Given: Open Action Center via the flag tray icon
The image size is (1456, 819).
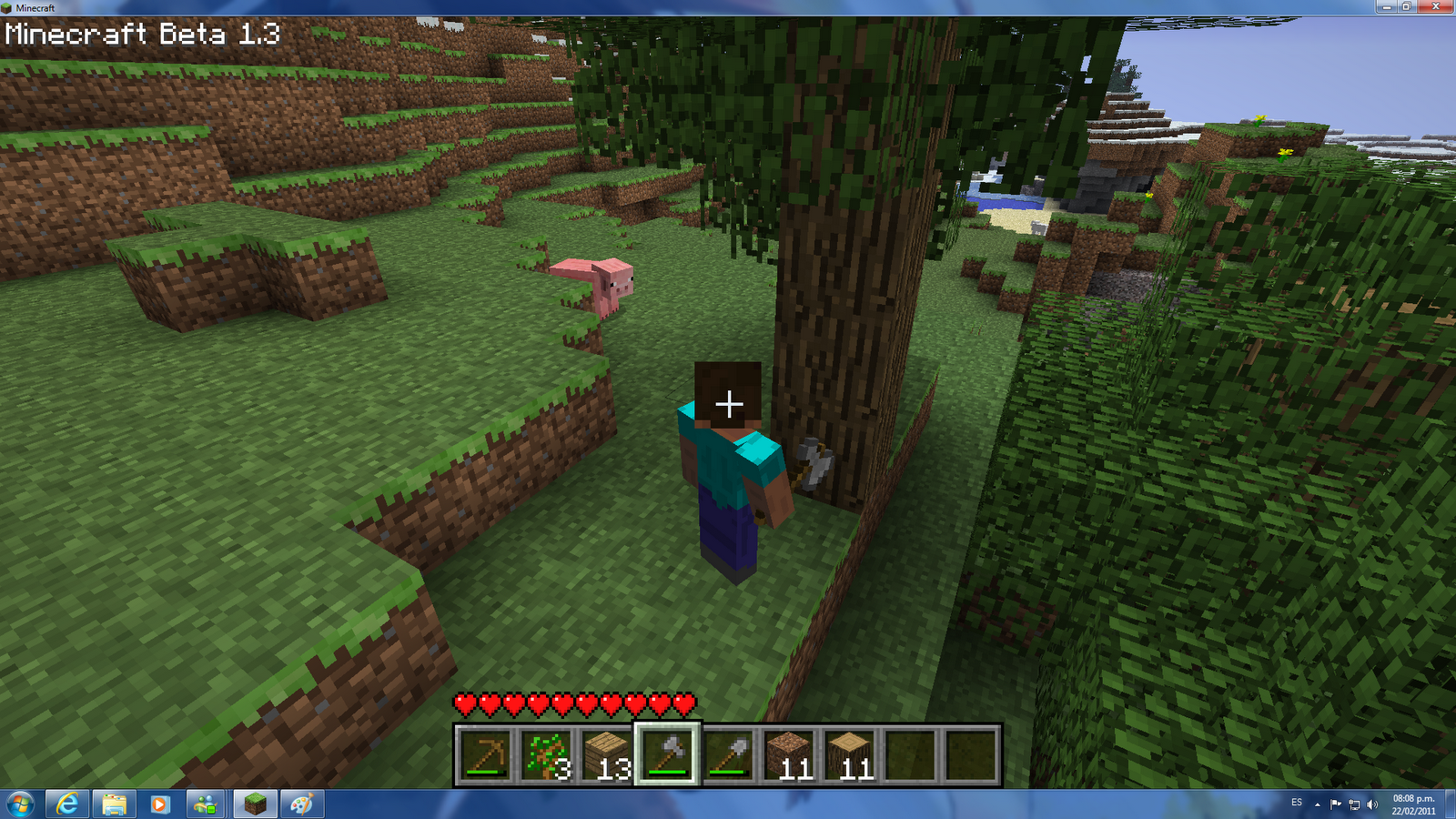Looking at the screenshot, I should coord(1338,804).
